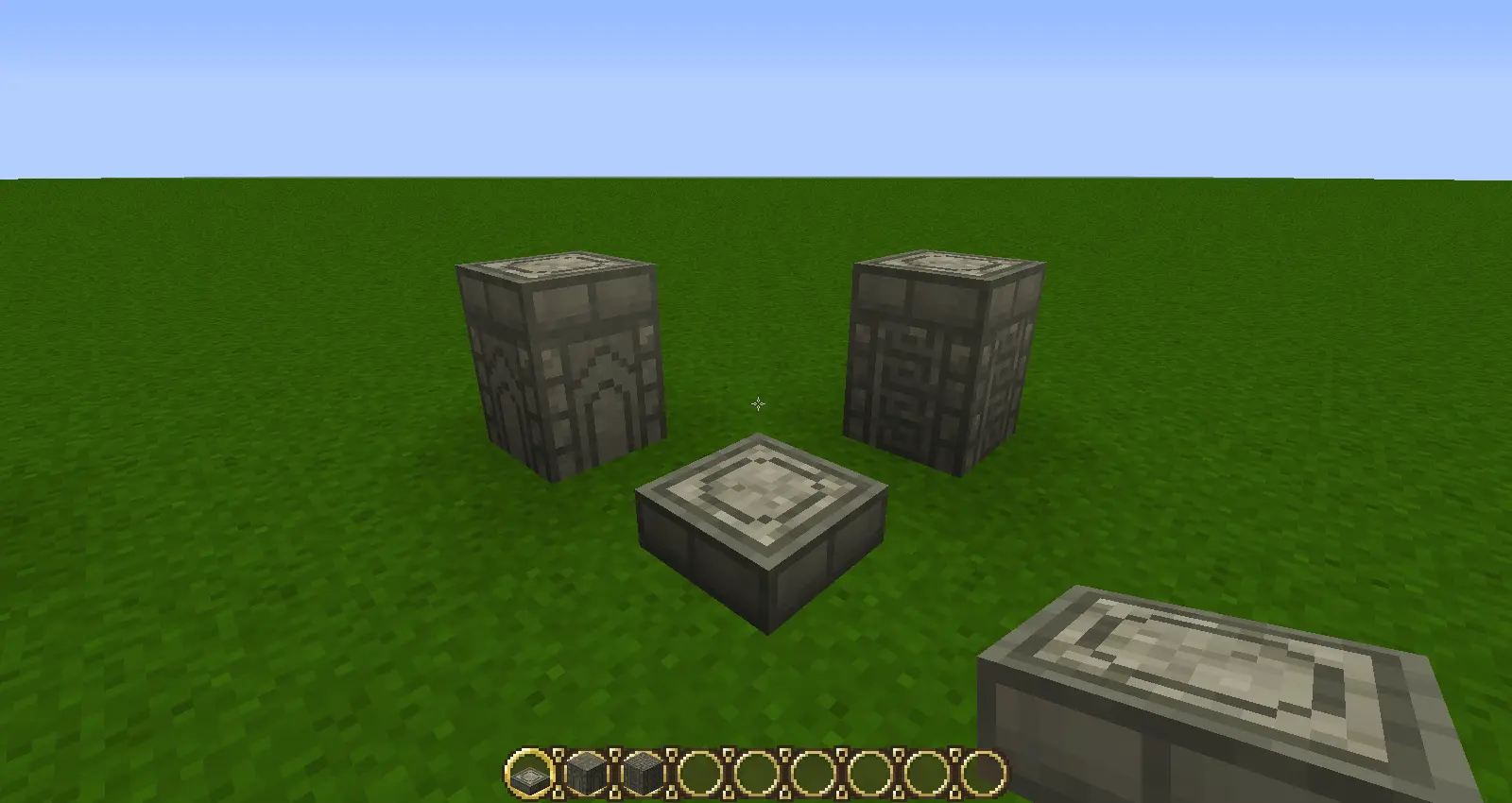This screenshot has height=803, width=1512.
Task: Click the empty fifth hotbar slot
Action: pyautogui.click(x=754, y=775)
